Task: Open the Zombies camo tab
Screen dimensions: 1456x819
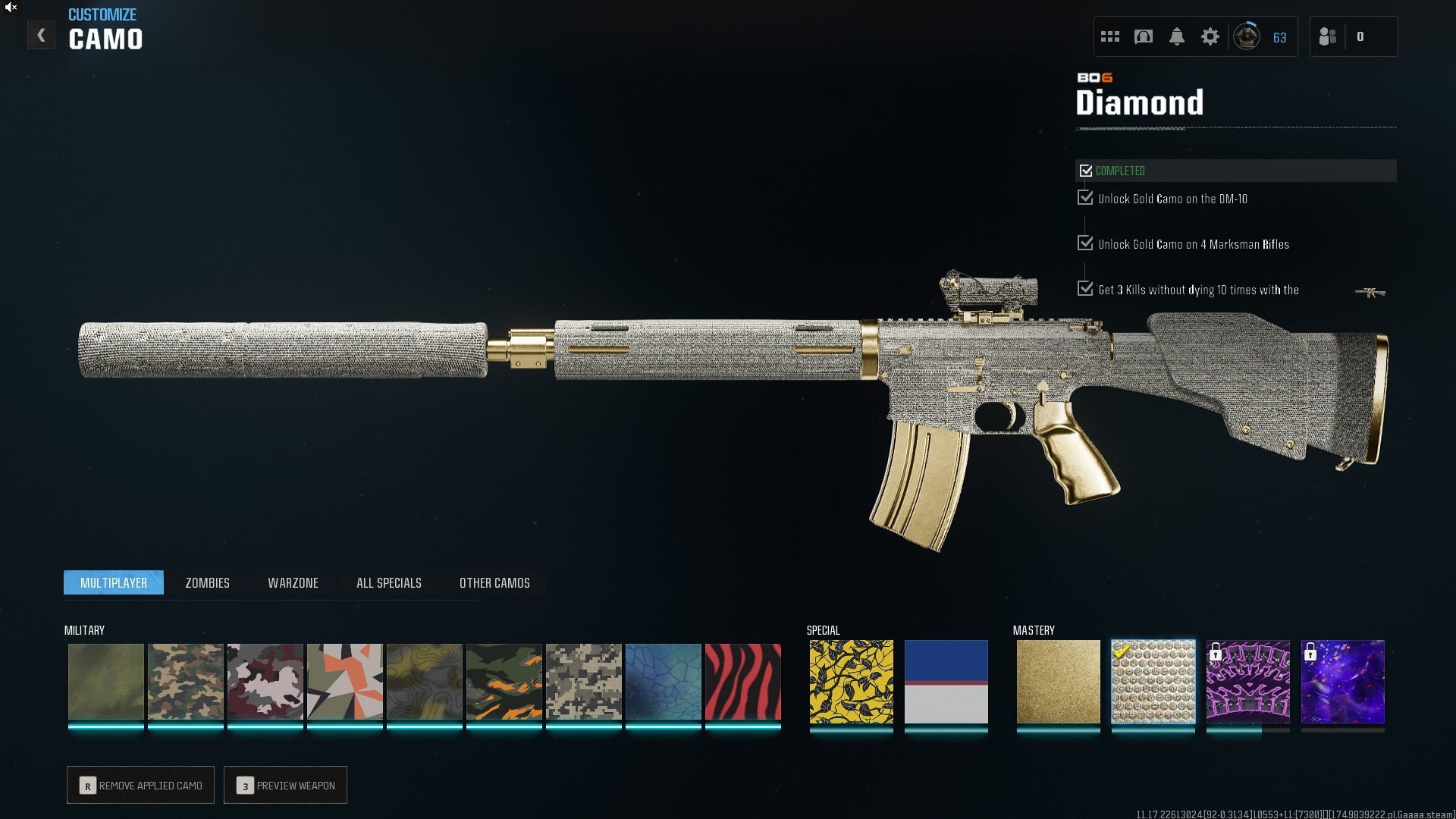Action: tap(207, 582)
